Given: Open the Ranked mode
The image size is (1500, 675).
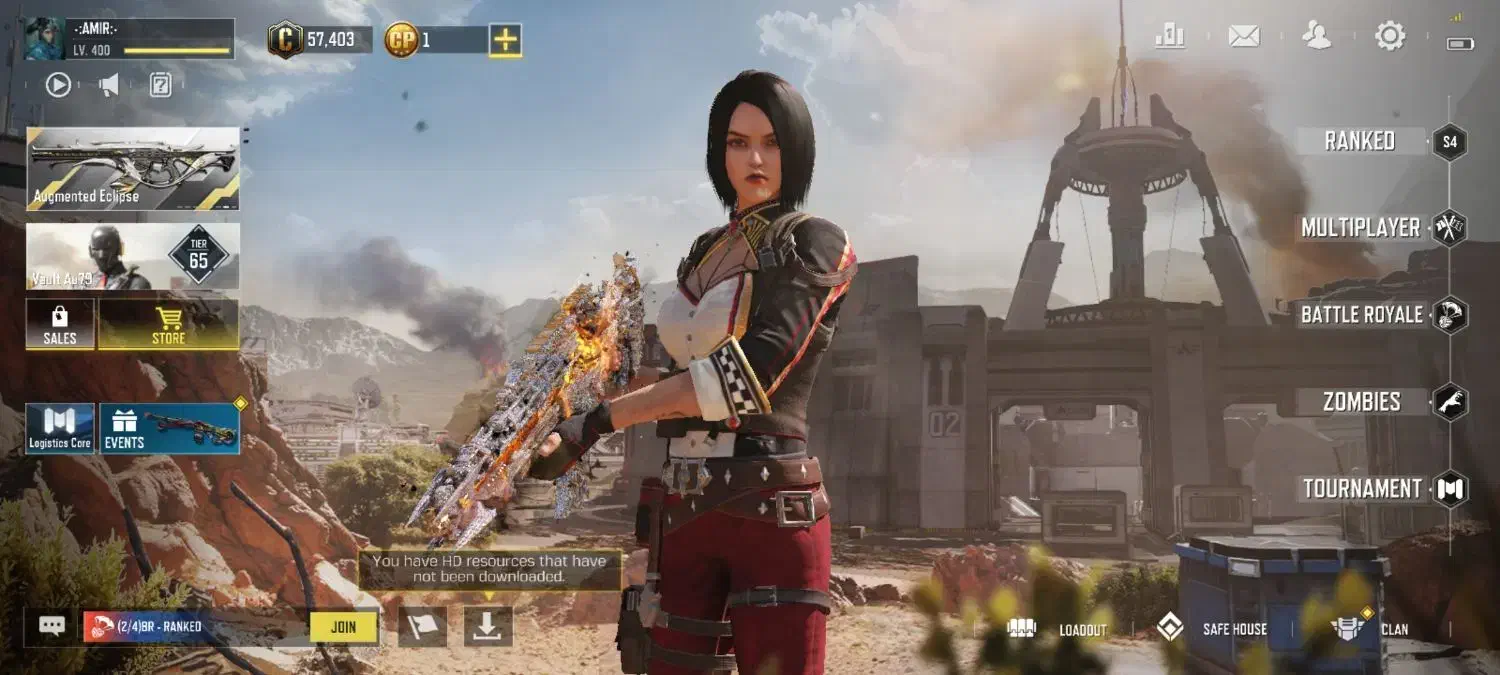Looking at the screenshot, I should (1360, 141).
